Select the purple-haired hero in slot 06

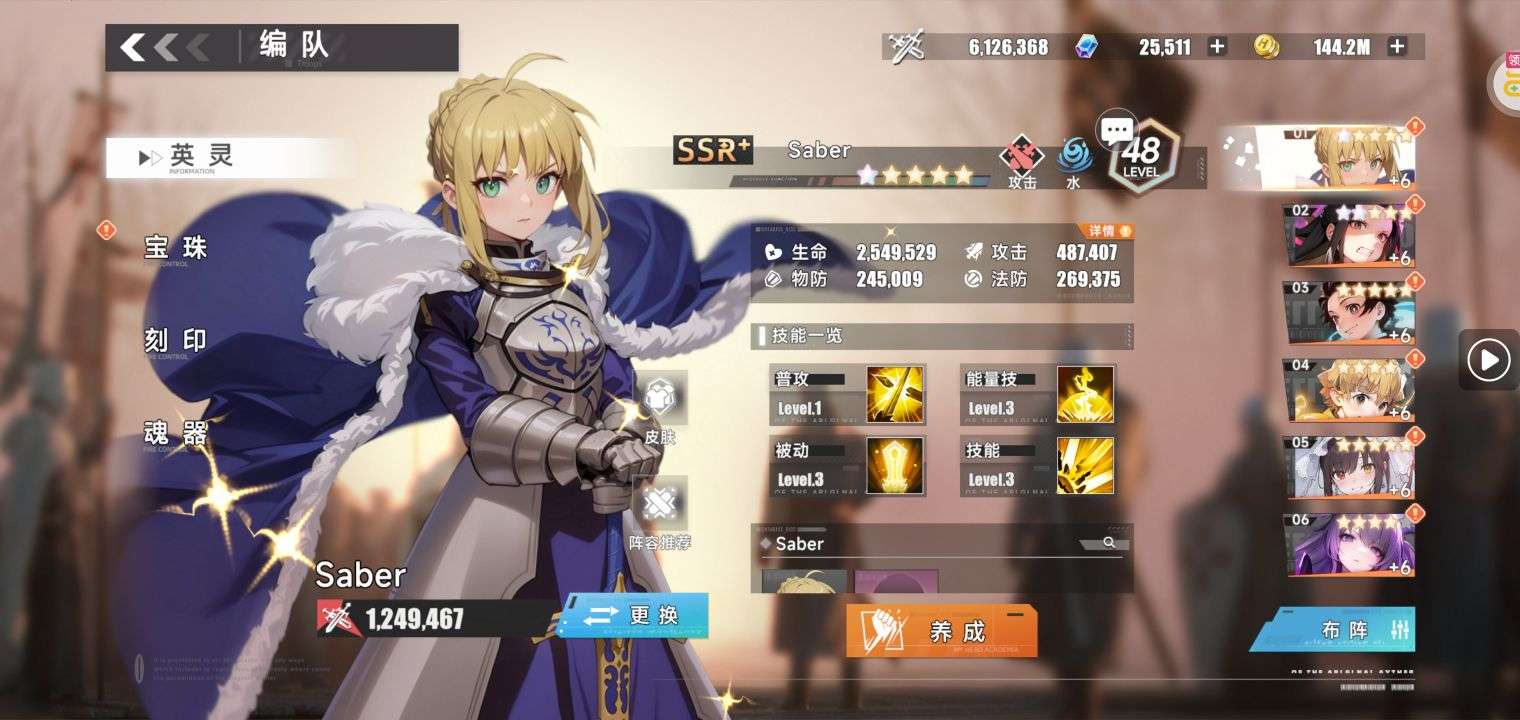click(x=1349, y=545)
